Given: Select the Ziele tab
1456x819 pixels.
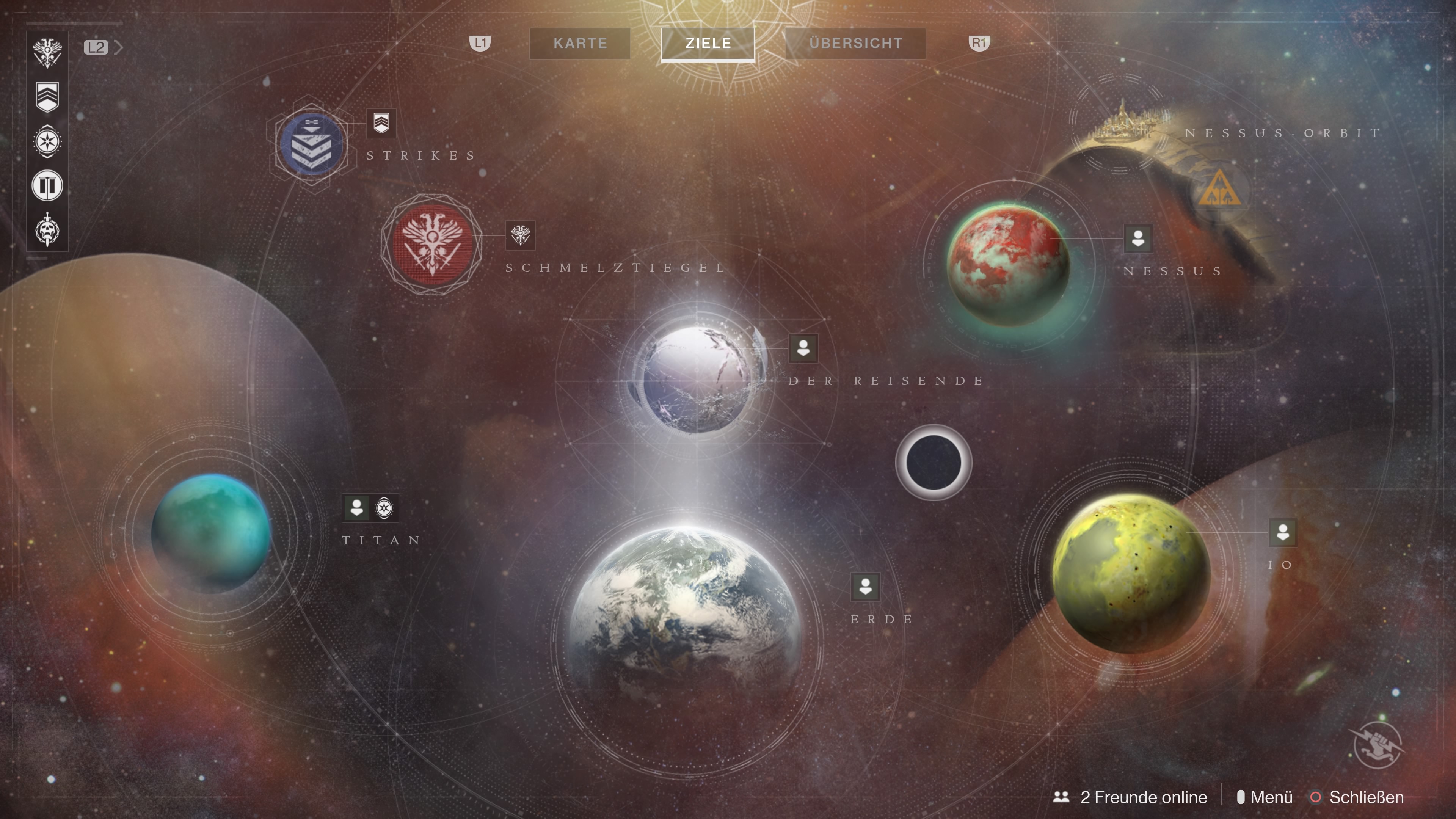Looking at the screenshot, I should click(708, 44).
